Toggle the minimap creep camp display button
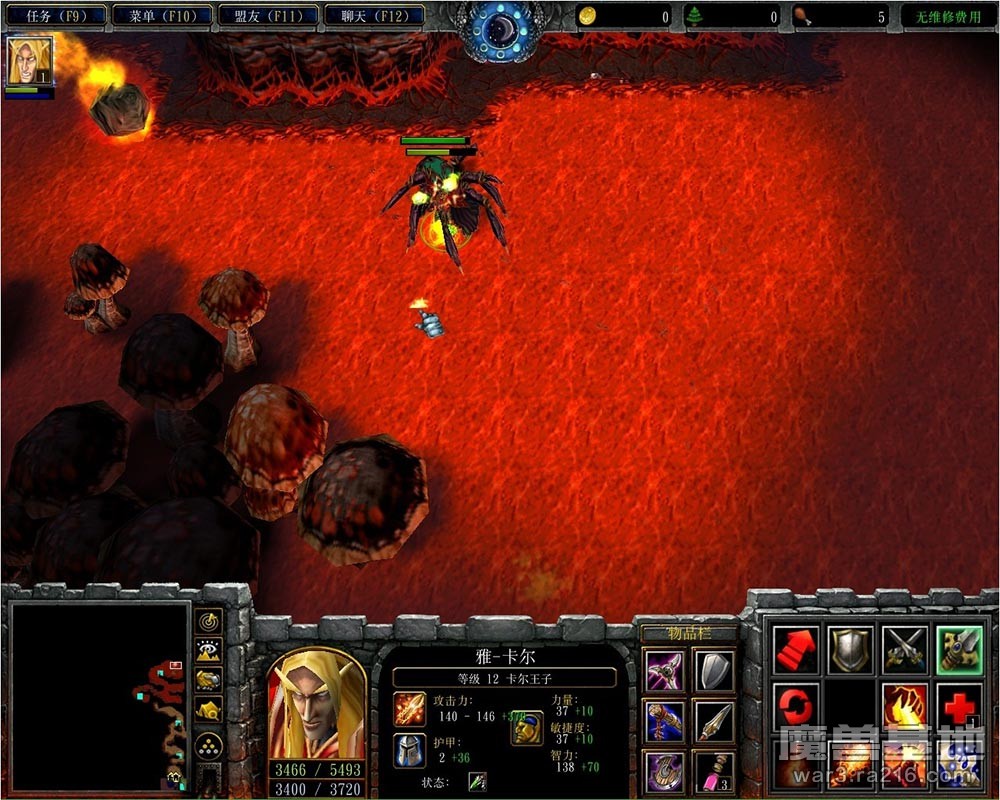 click(x=209, y=711)
